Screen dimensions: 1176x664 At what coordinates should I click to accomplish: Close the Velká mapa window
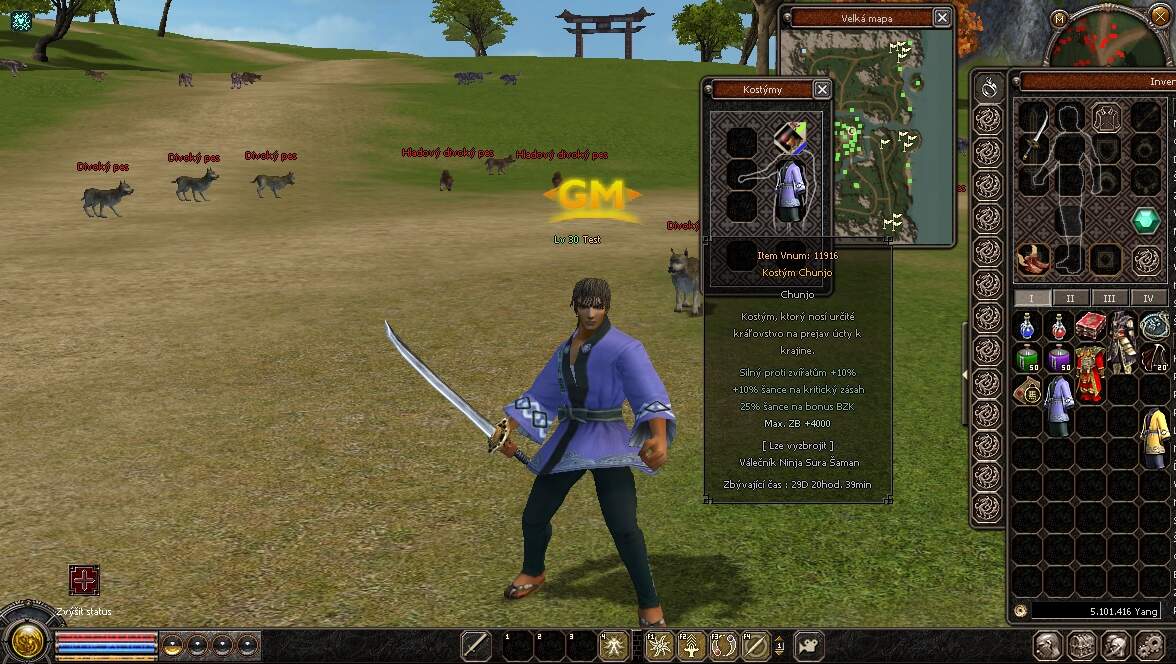[x=942, y=17]
